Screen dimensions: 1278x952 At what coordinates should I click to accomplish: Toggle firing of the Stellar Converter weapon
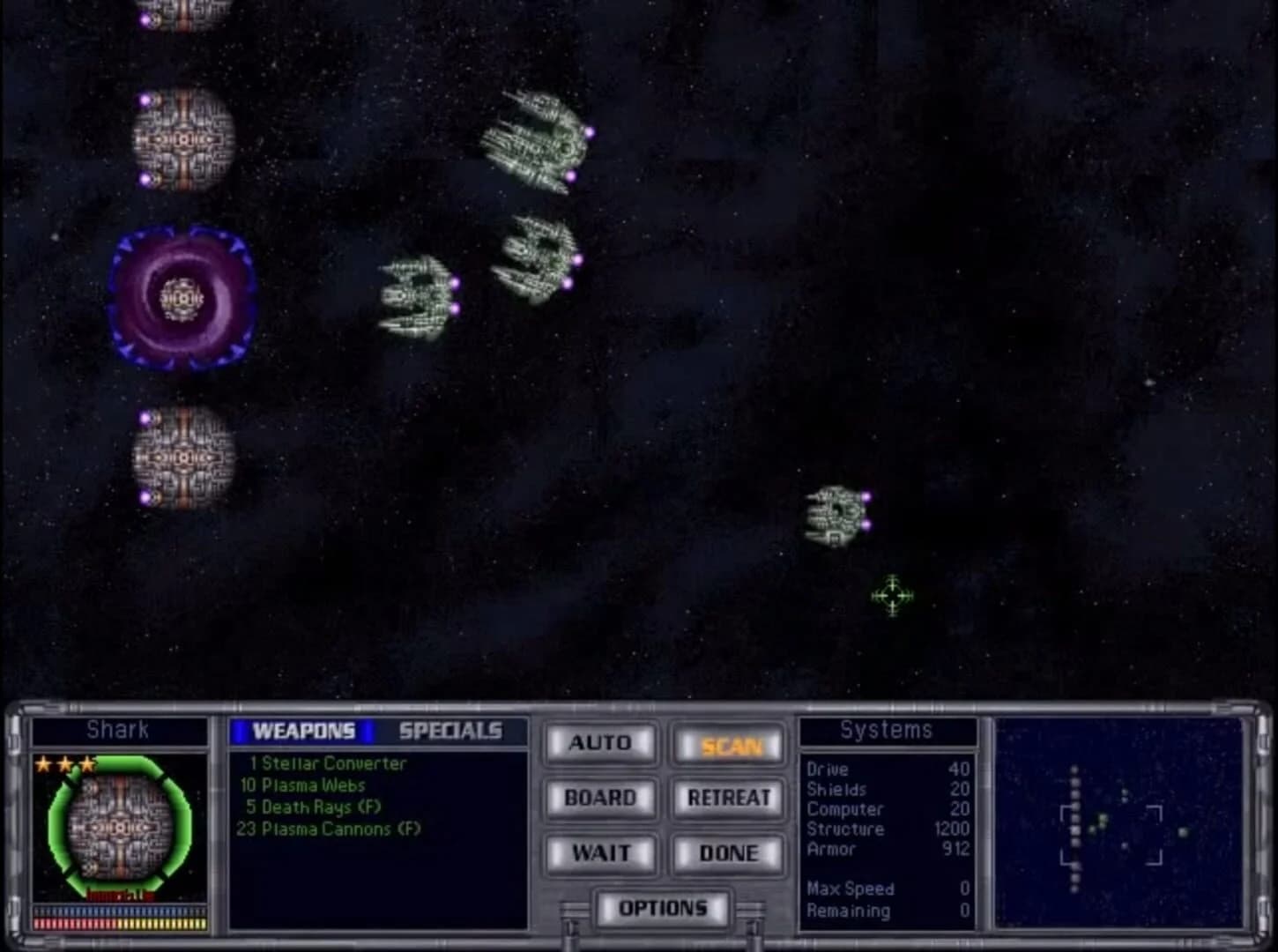tap(326, 764)
